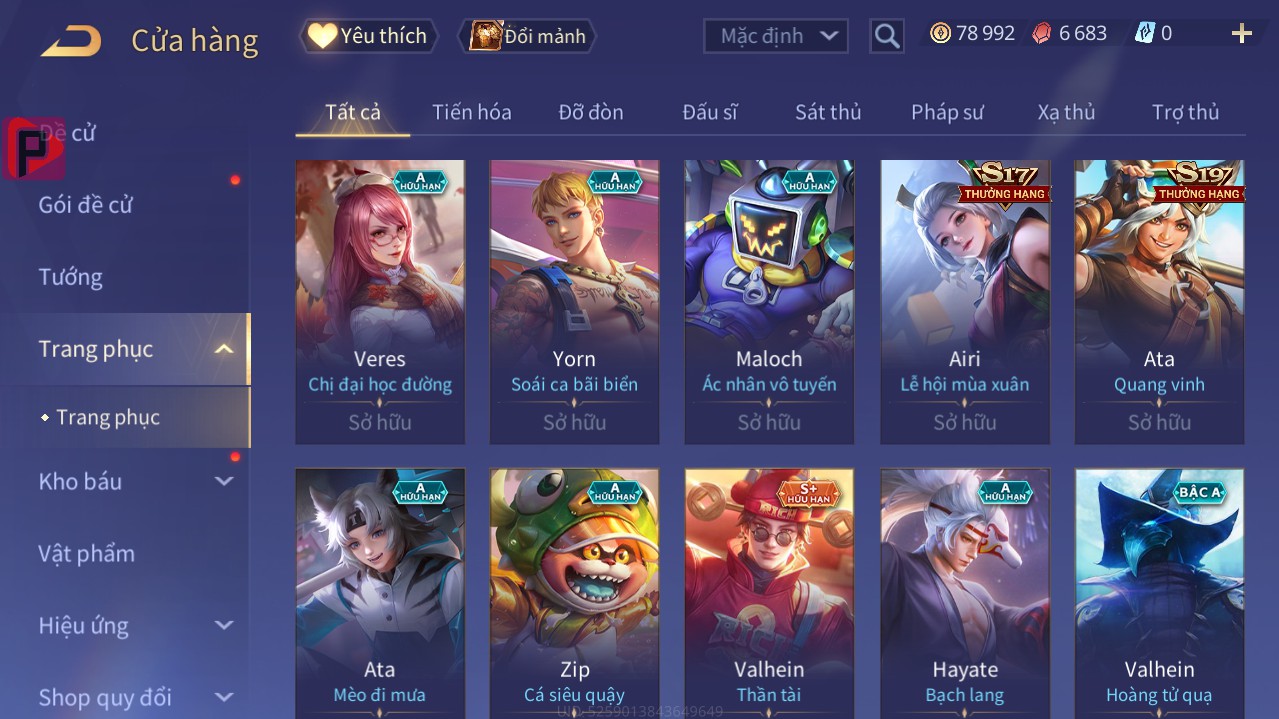
Task: Open the Yêu thích favorites filter
Action: (368, 36)
